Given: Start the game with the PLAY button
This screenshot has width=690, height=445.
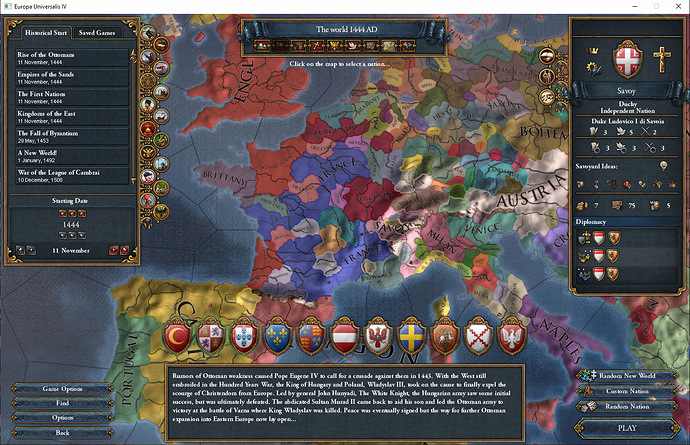Looking at the screenshot, I should pyautogui.click(x=627, y=427).
